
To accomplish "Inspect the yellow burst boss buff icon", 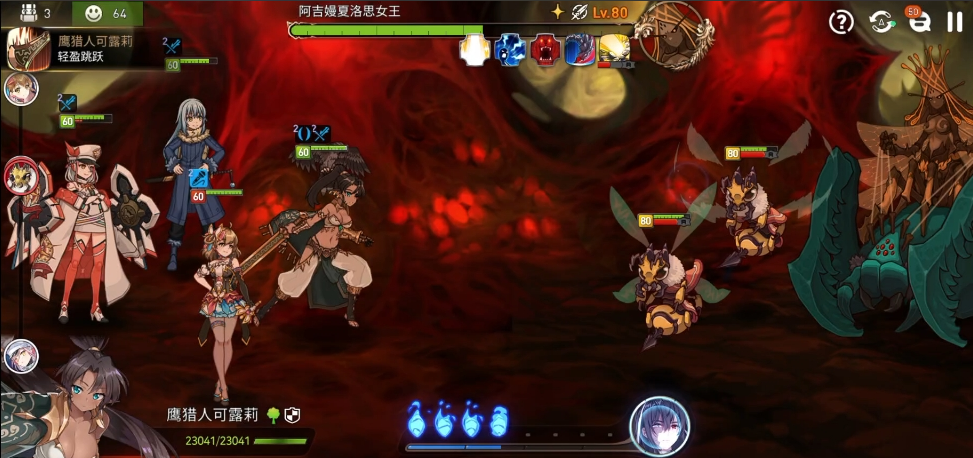I will pos(614,47).
